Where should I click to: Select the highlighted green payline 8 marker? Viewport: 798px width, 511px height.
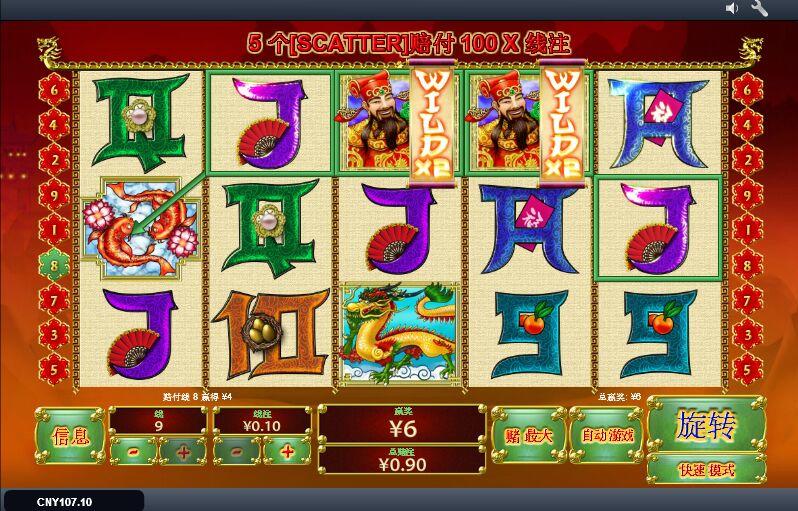[52, 266]
